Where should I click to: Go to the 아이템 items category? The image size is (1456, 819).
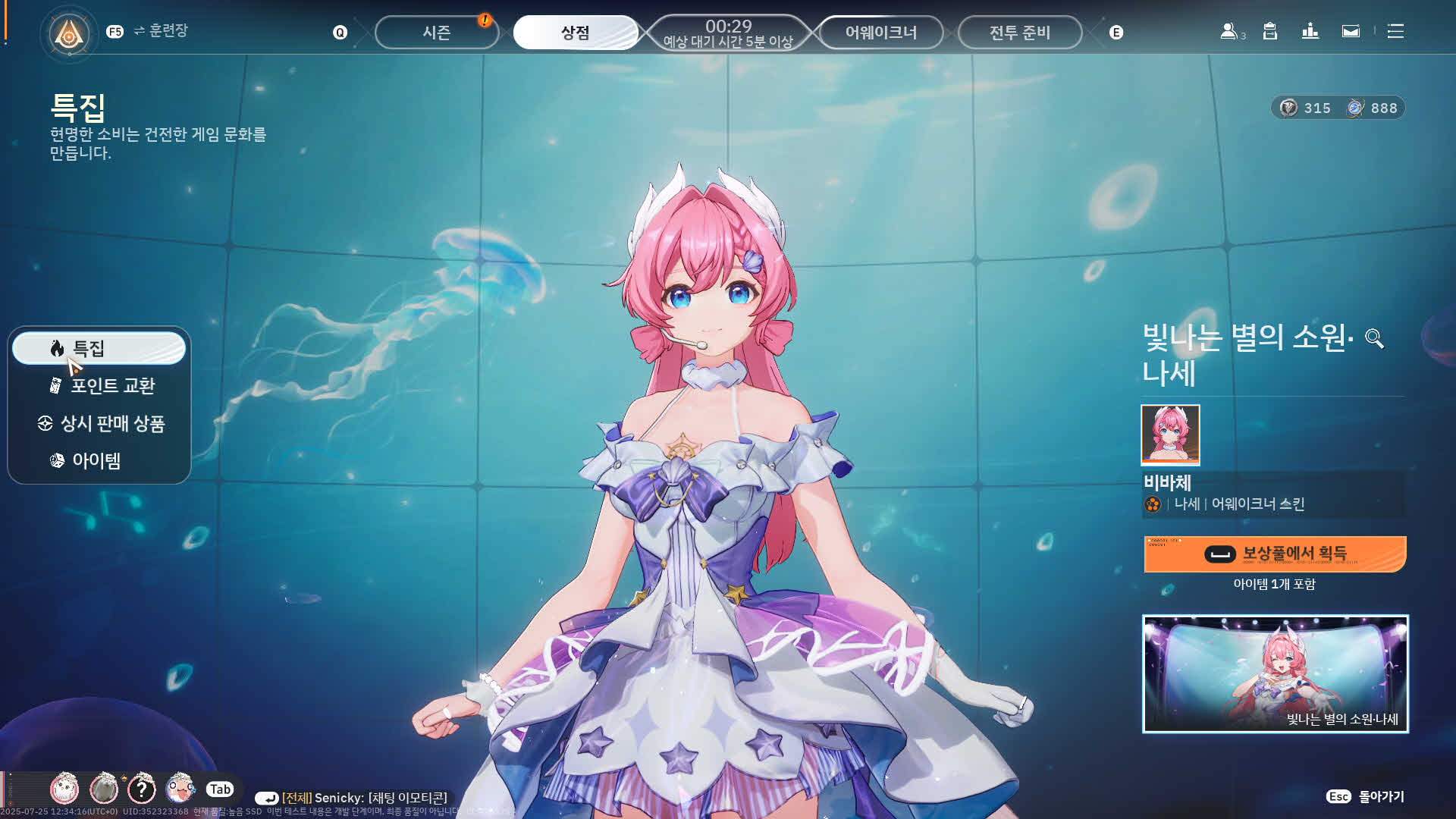[x=87, y=460]
